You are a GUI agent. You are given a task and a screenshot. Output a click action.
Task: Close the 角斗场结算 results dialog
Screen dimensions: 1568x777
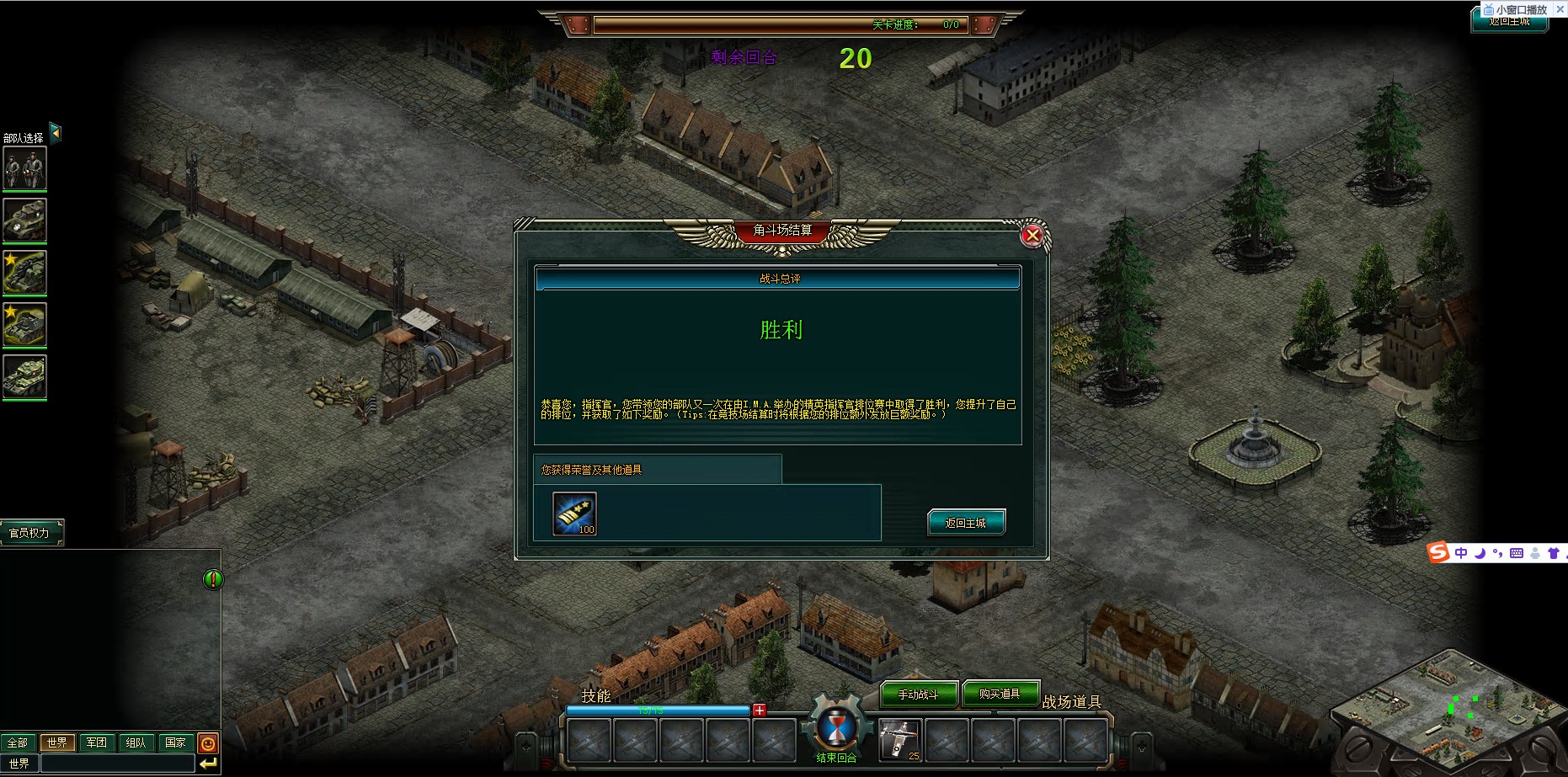[x=1032, y=236]
